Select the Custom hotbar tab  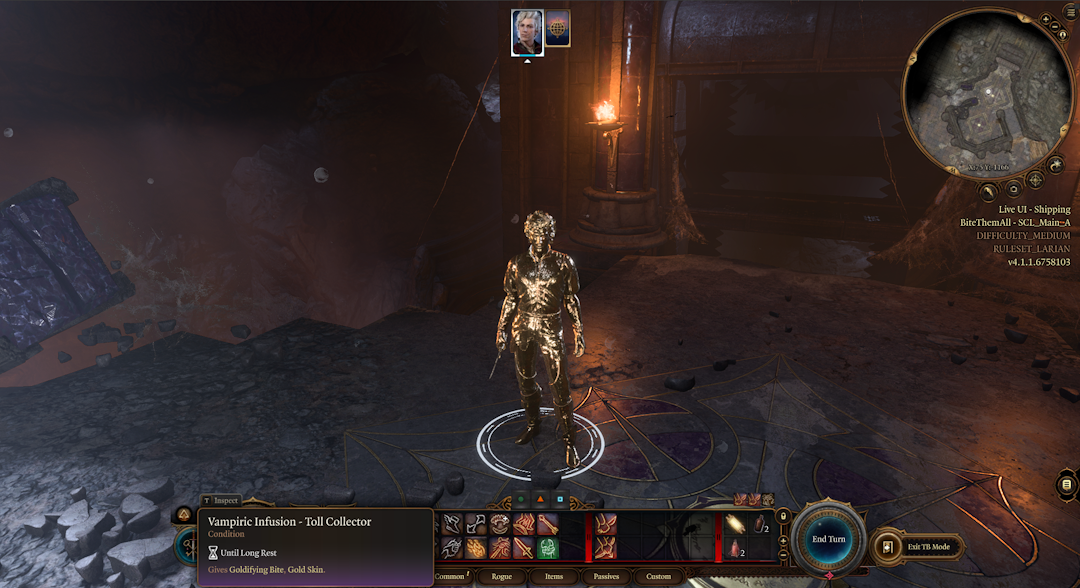tap(659, 577)
